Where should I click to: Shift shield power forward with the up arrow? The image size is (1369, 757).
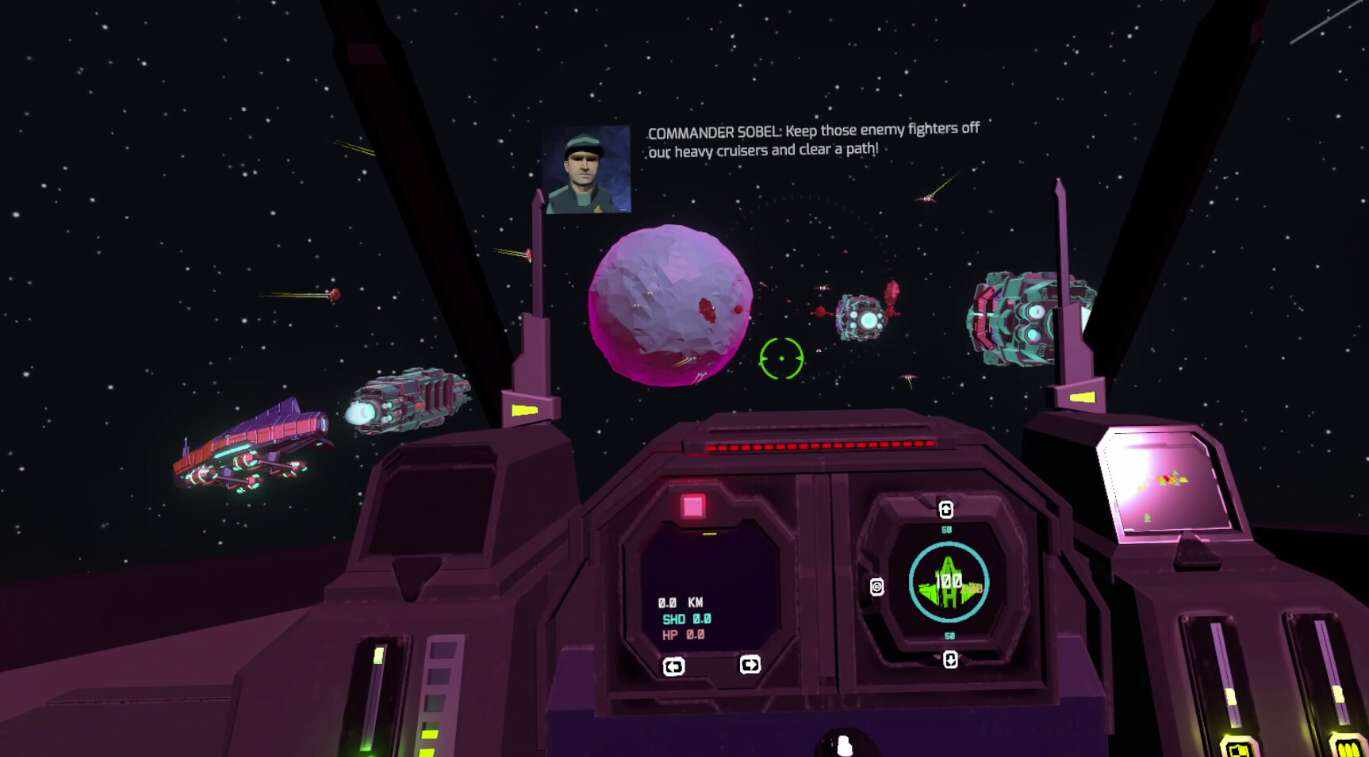point(946,509)
